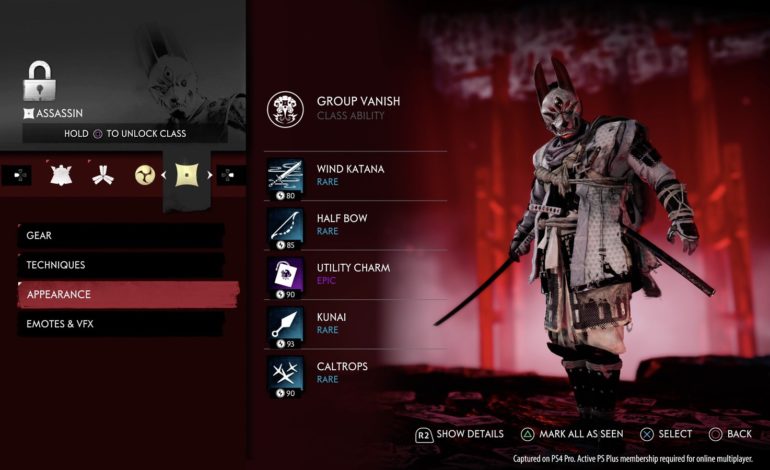This screenshot has height=470, width=770.
Task: Select the epic Utility Charm slot
Action: 355,275
